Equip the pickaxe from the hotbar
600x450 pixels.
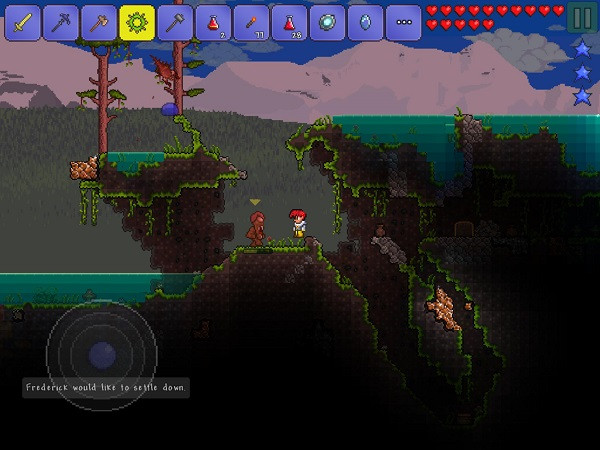[x=61, y=22]
